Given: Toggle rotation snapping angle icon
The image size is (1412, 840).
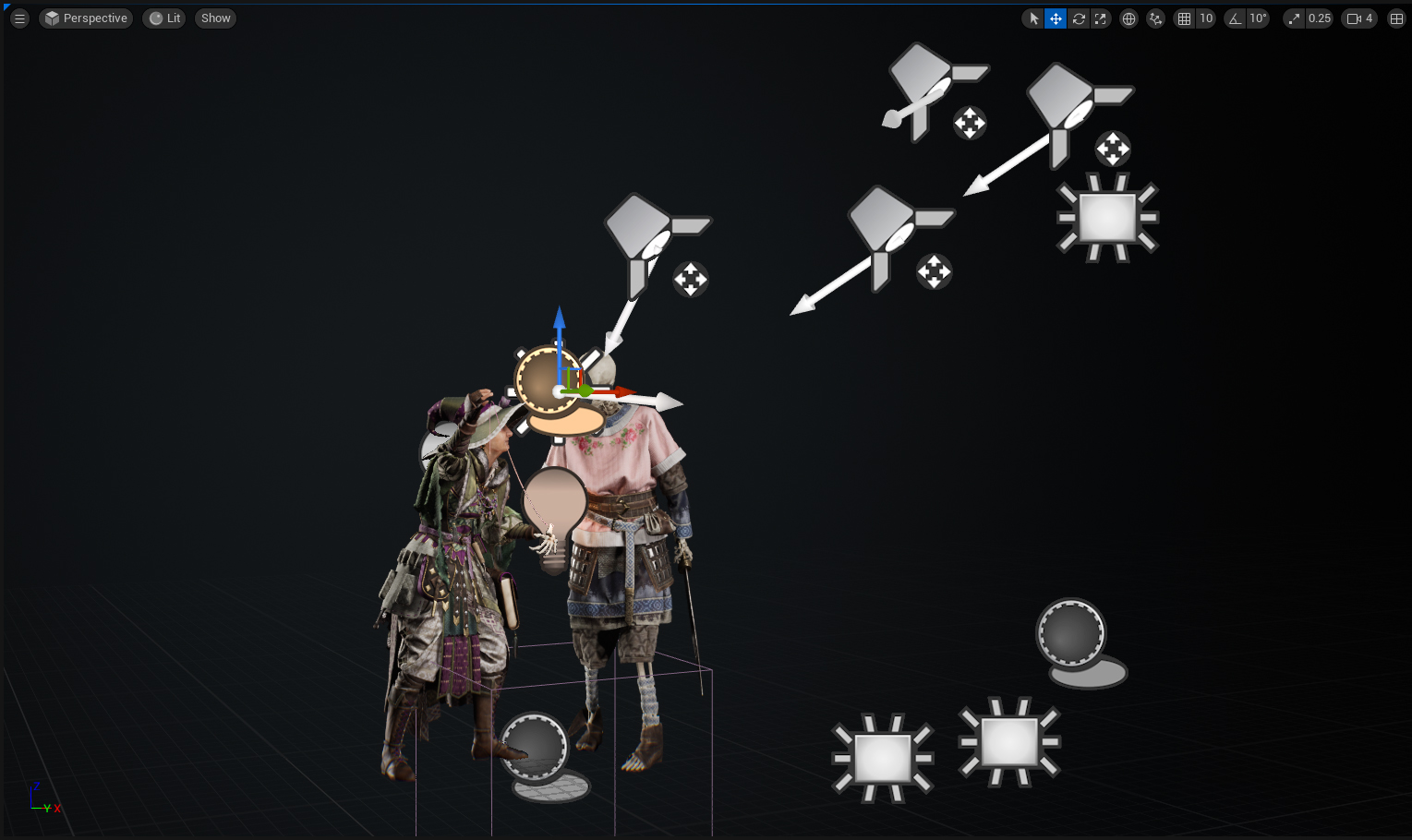Looking at the screenshot, I should pyautogui.click(x=1235, y=18).
